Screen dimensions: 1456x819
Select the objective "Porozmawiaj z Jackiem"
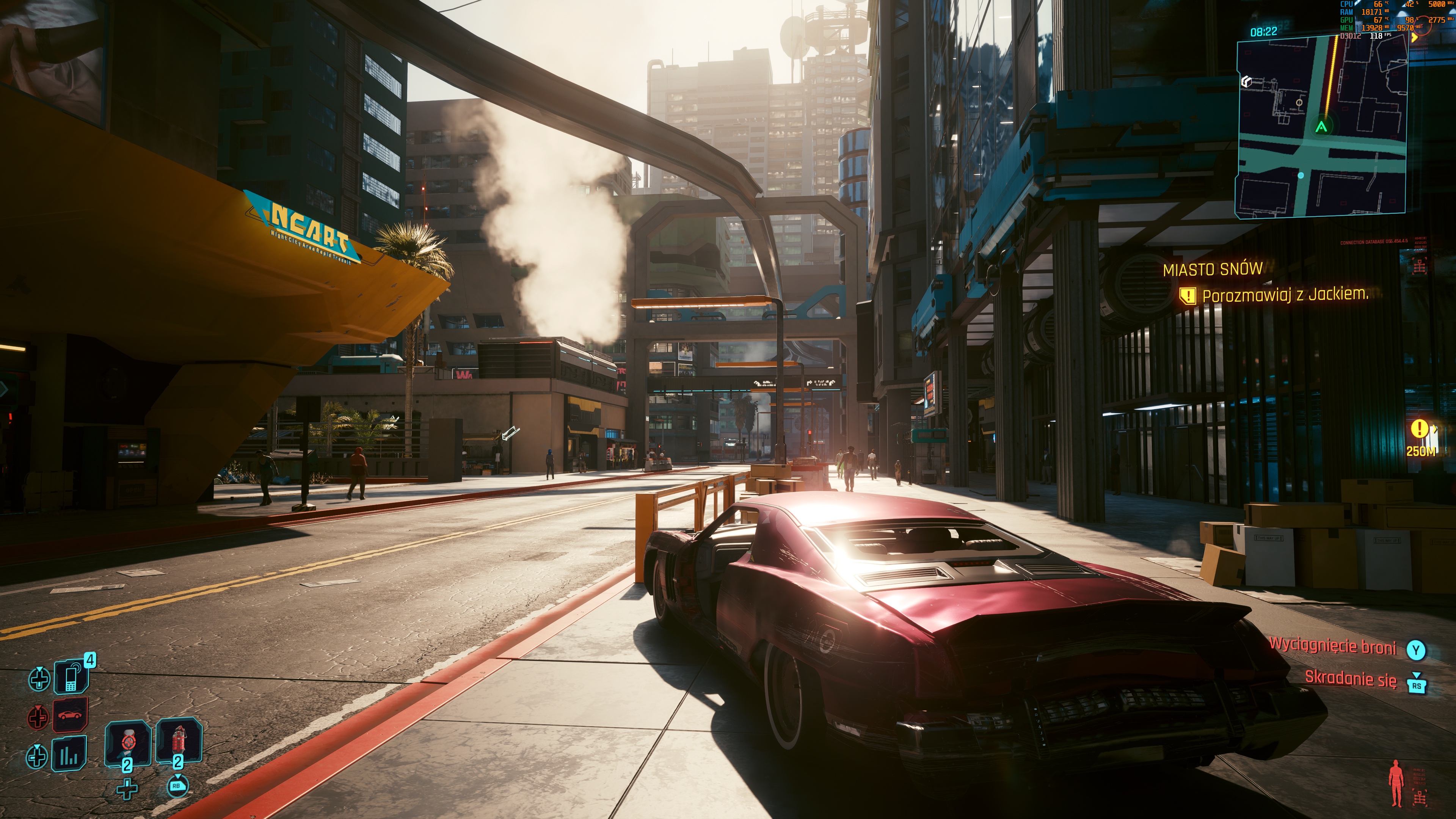1284,295
